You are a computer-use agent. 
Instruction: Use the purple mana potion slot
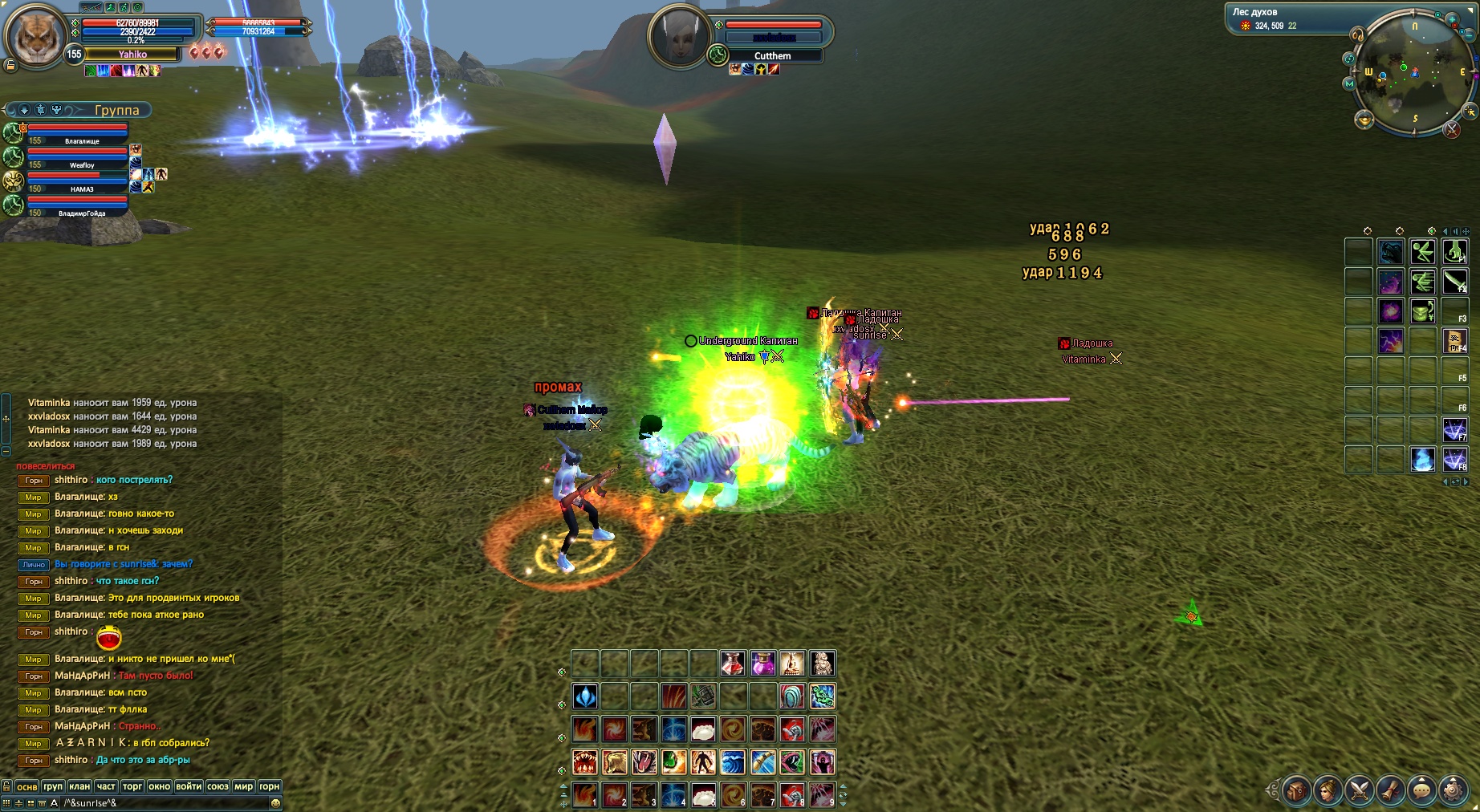(x=762, y=664)
